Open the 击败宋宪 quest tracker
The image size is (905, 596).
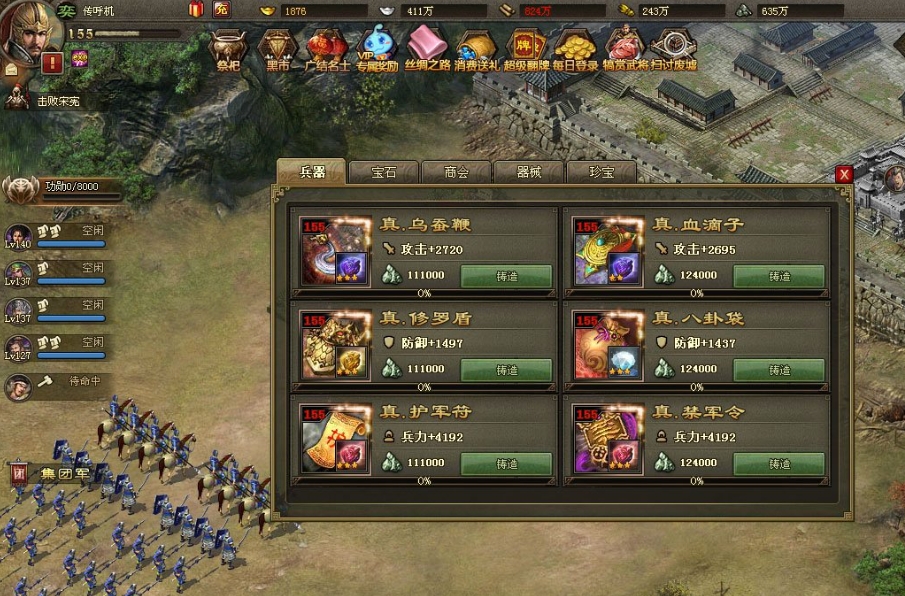45,101
